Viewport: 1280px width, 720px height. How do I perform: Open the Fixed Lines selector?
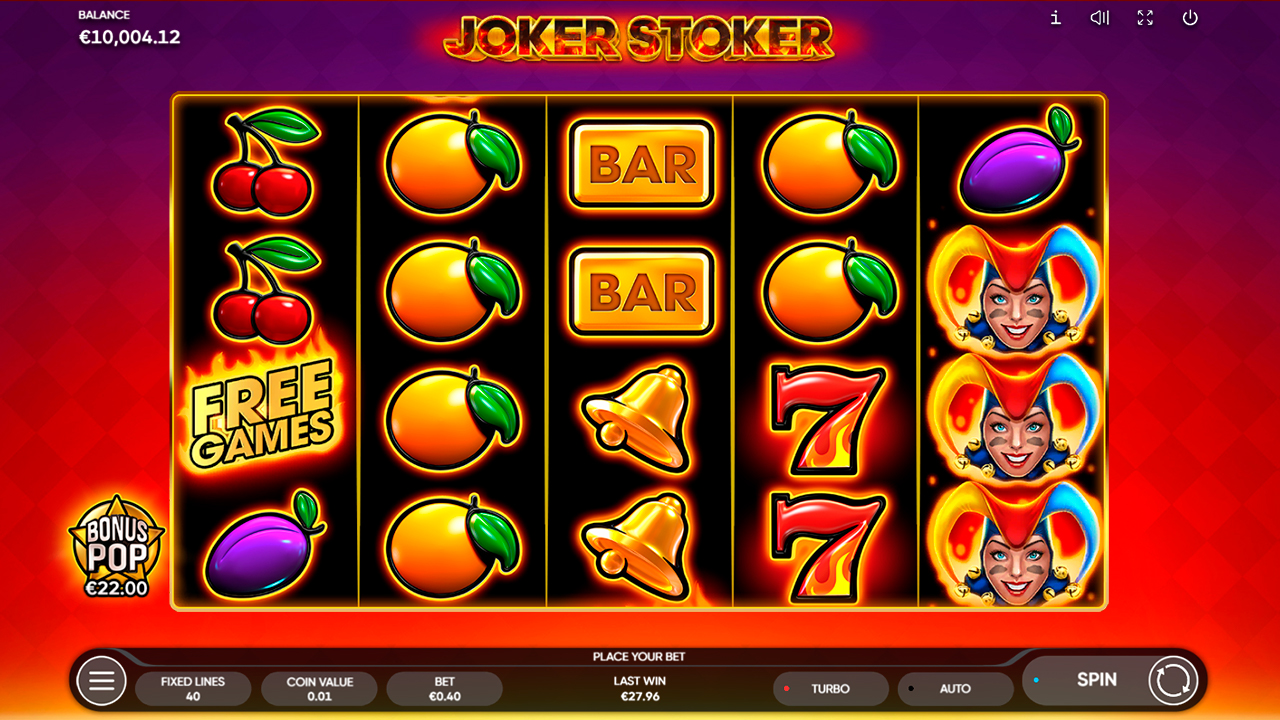pyautogui.click(x=193, y=688)
